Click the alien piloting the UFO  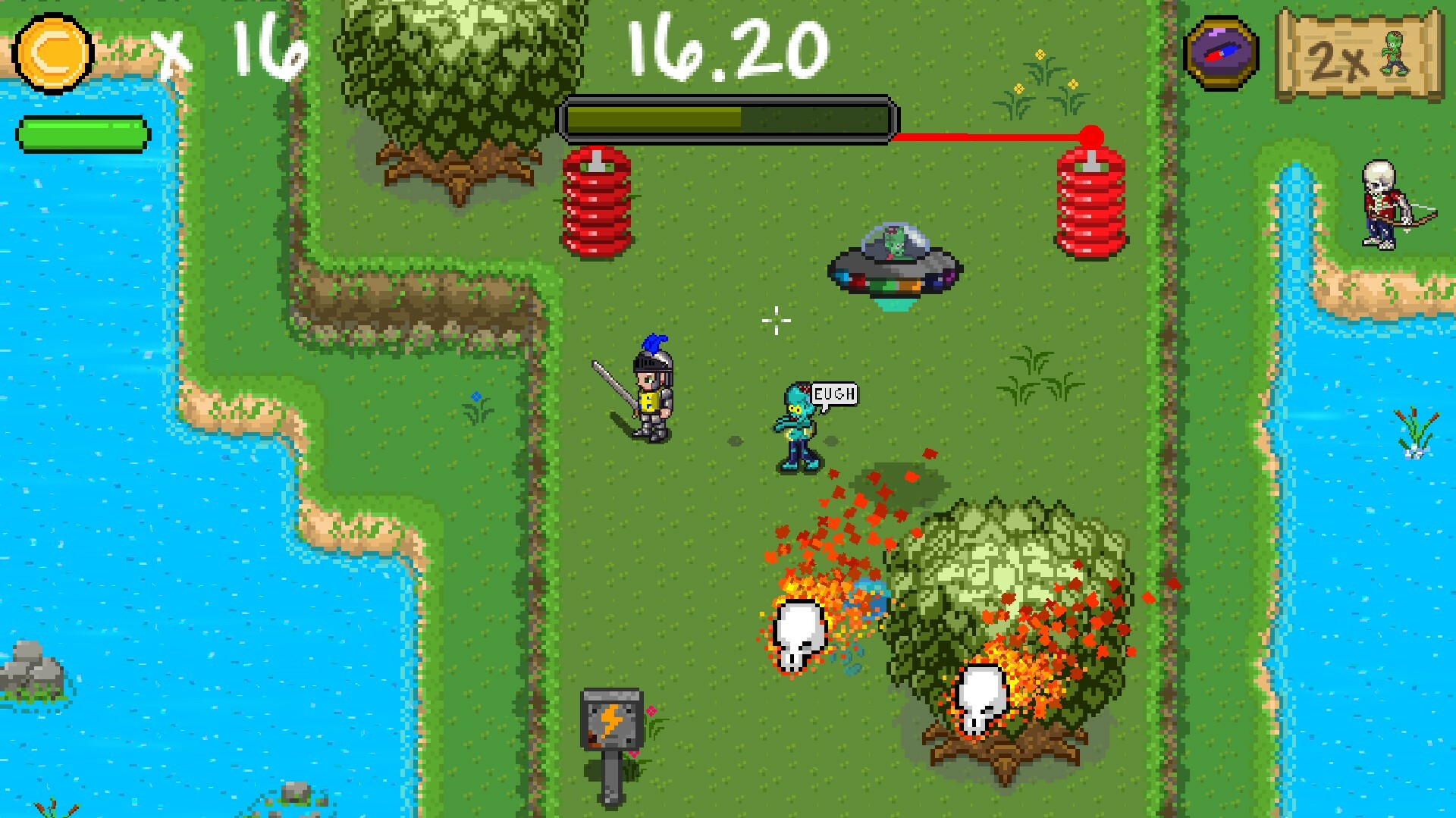893,239
